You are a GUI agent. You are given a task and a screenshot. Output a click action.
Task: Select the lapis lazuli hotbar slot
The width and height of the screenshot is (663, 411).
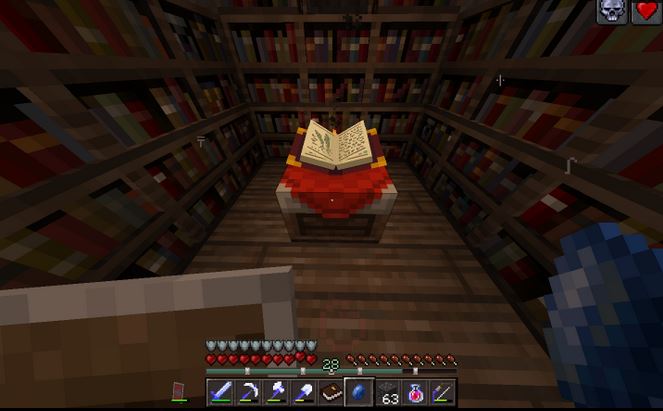click(x=359, y=392)
